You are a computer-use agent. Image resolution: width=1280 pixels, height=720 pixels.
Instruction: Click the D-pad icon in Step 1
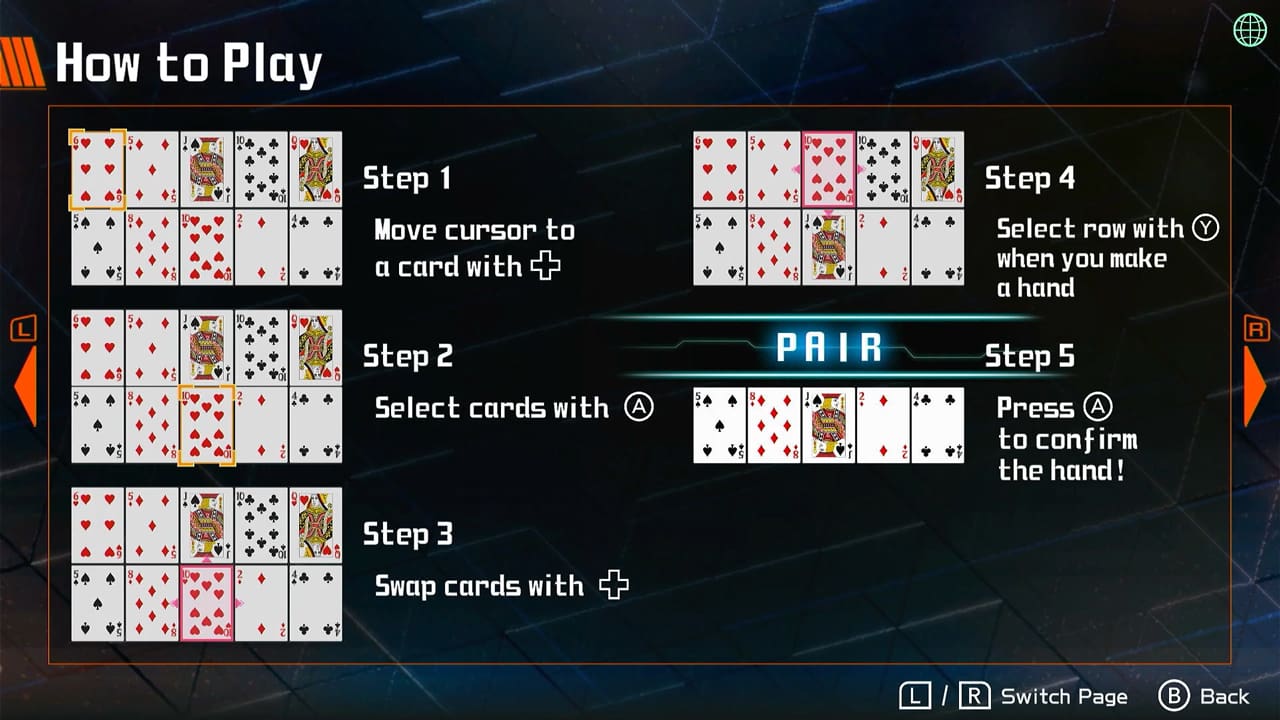[x=544, y=267]
